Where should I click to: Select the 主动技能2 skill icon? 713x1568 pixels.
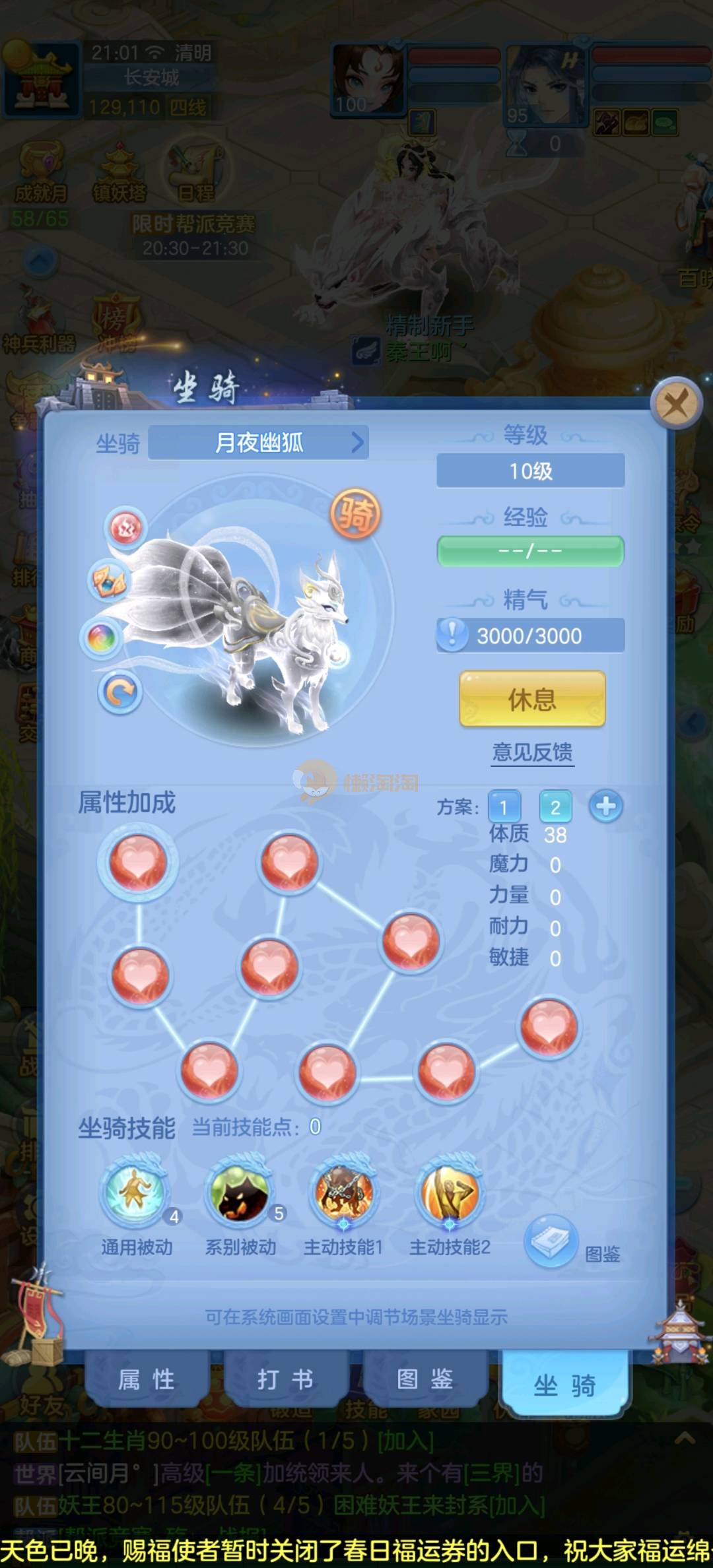[x=450, y=1193]
